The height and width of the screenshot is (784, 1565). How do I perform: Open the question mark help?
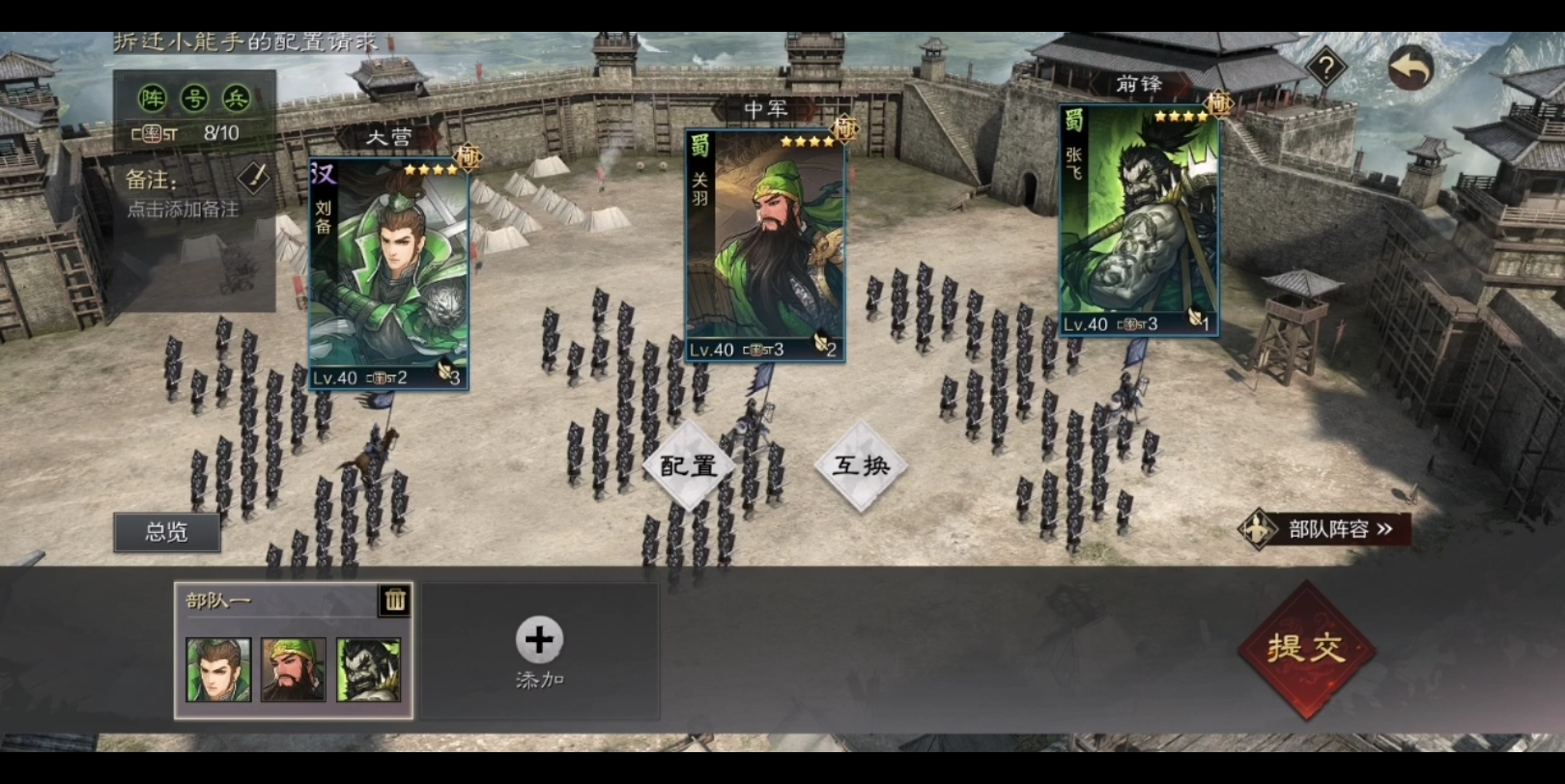[x=1326, y=69]
